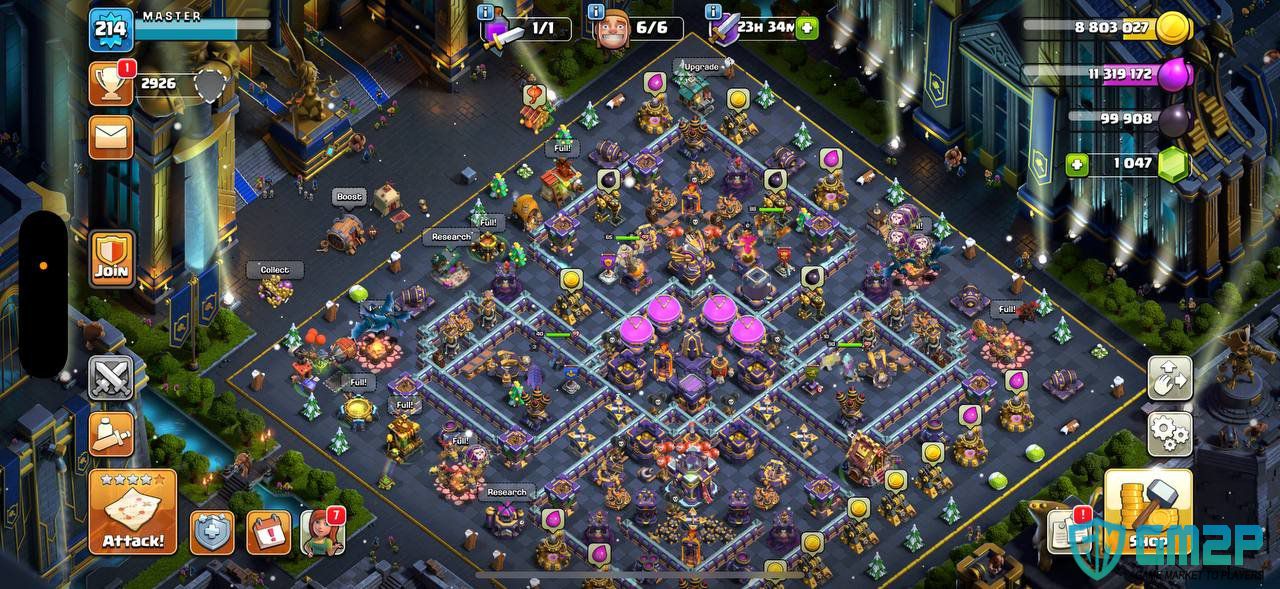View trophy league rankings
Screen dimensions: 1280x589
coord(111,83)
